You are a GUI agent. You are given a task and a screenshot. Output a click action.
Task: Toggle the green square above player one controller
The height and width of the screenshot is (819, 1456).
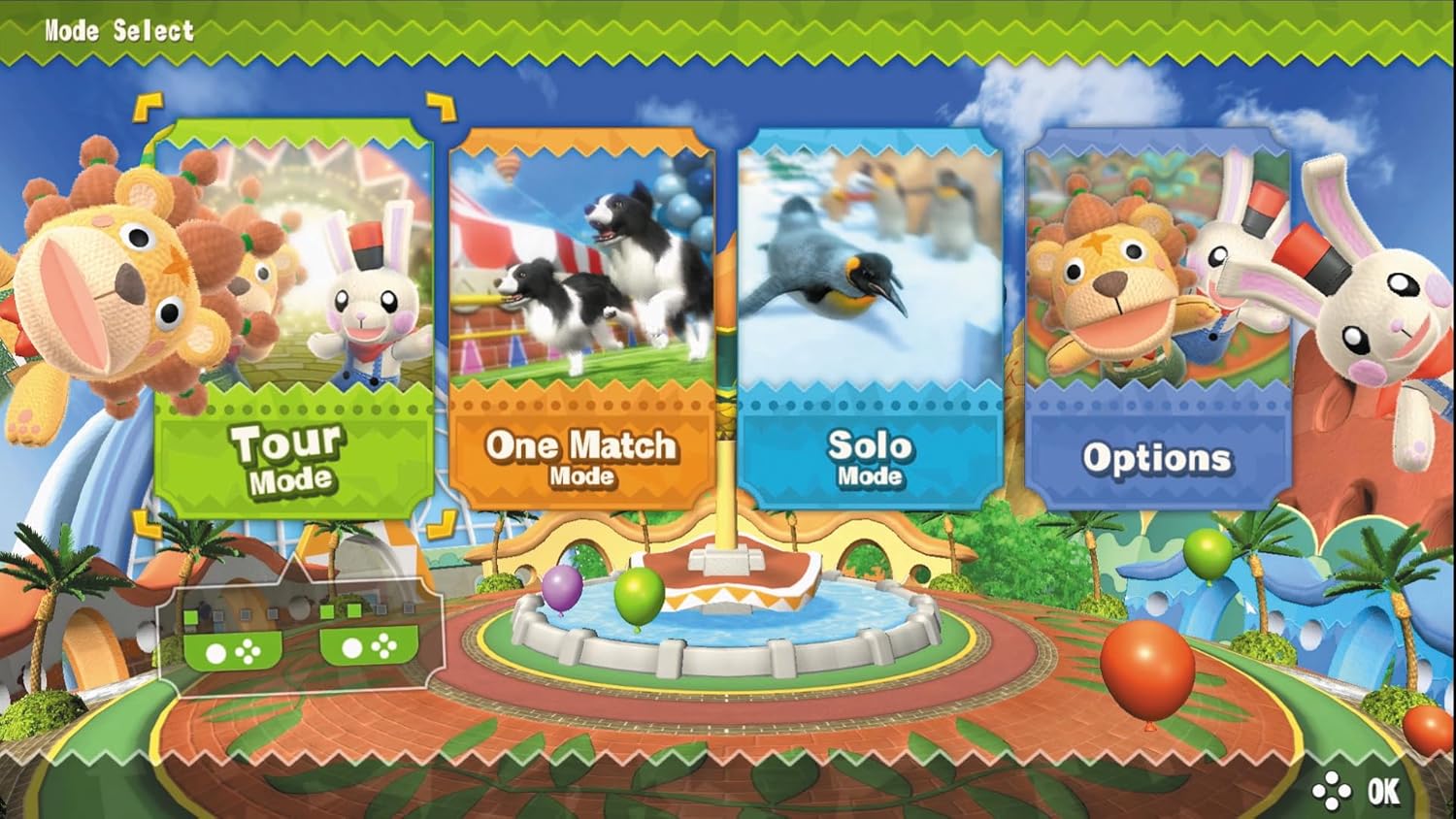[190, 615]
